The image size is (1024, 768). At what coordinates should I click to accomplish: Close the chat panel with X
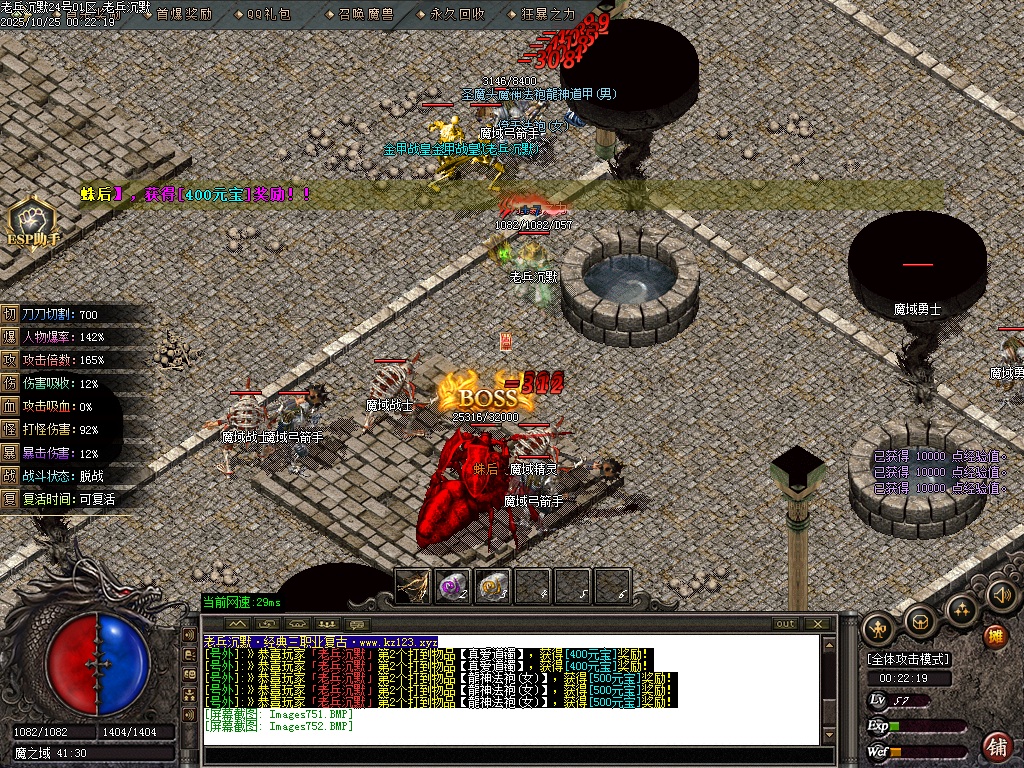(x=818, y=624)
